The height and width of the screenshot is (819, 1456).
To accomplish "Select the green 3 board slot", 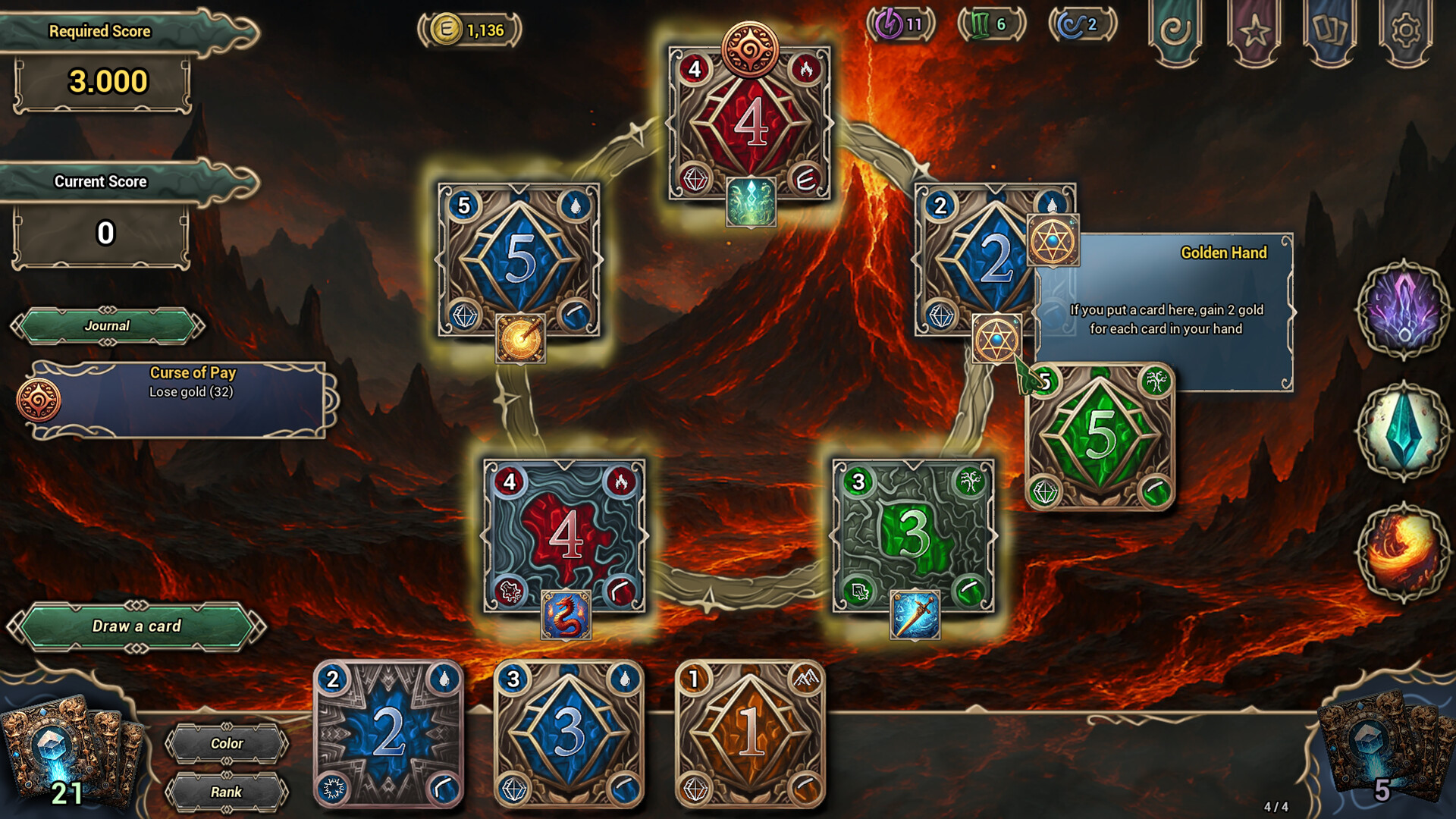I will [913, 535].
